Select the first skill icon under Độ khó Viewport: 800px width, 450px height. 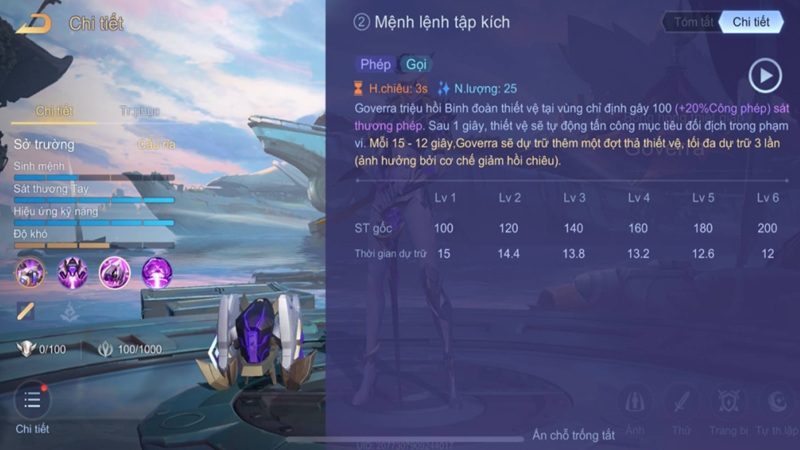point(30,272)
